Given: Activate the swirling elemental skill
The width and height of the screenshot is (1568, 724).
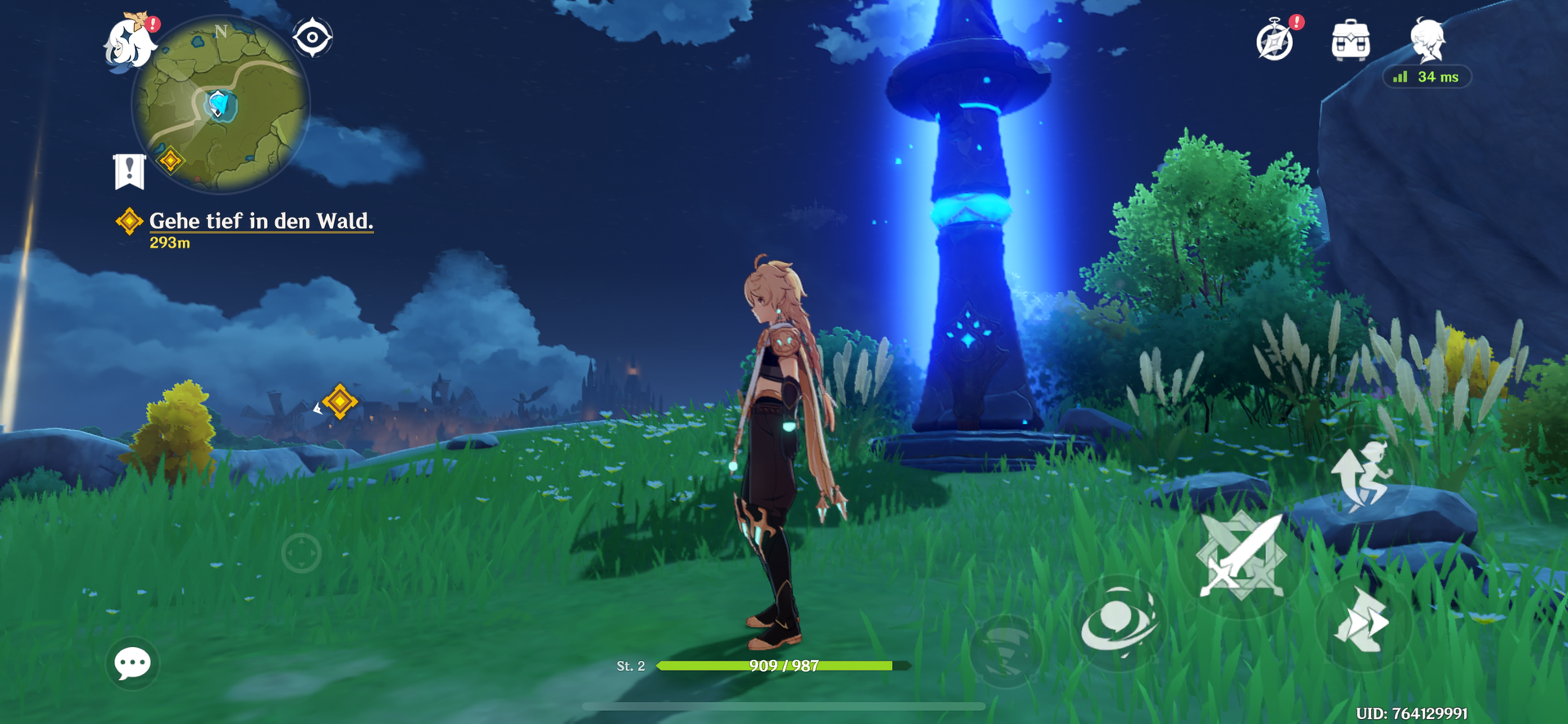Looking at the screenshot, I should [1118, 623].
